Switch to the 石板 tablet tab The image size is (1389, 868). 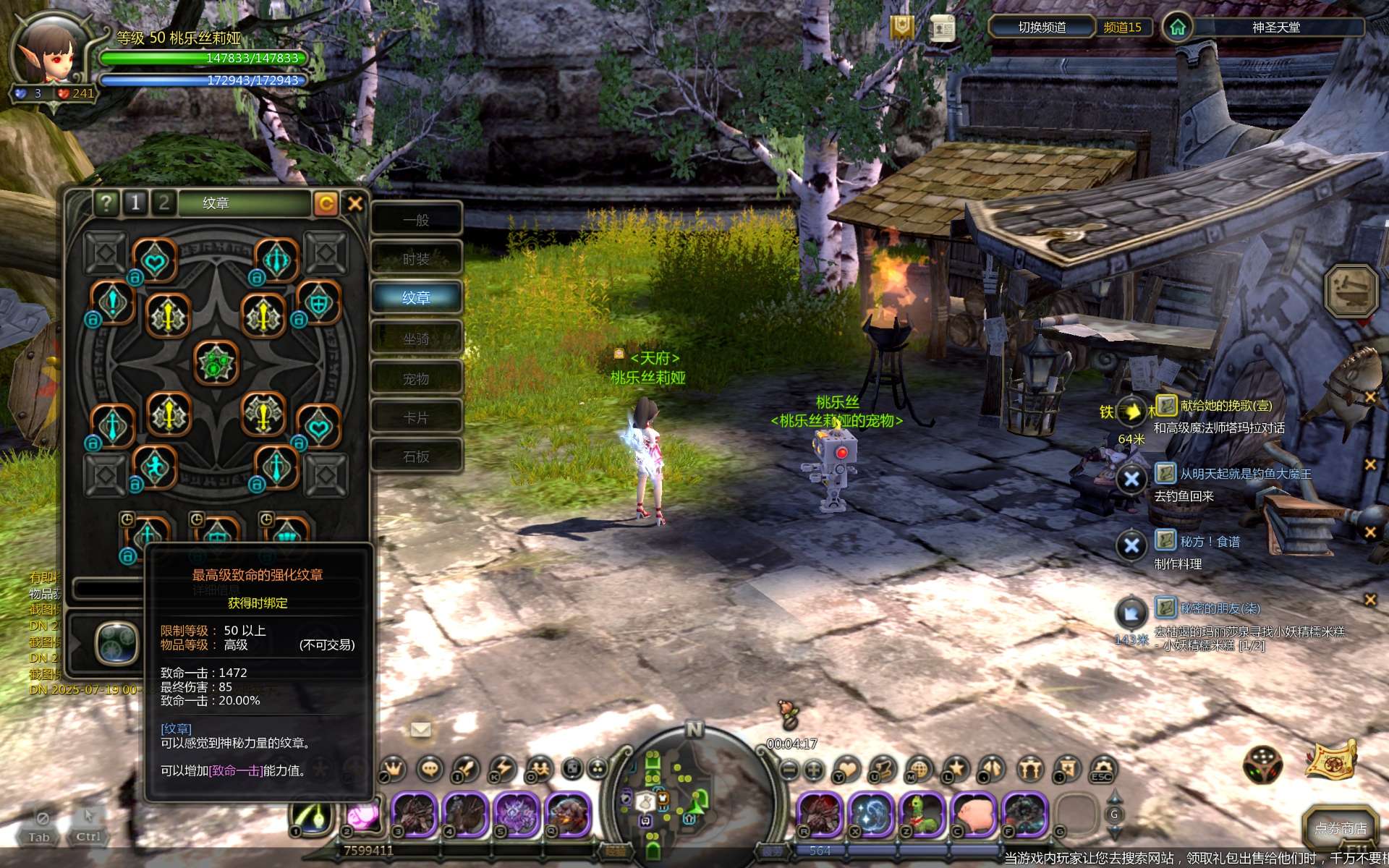tap(417, 456)
